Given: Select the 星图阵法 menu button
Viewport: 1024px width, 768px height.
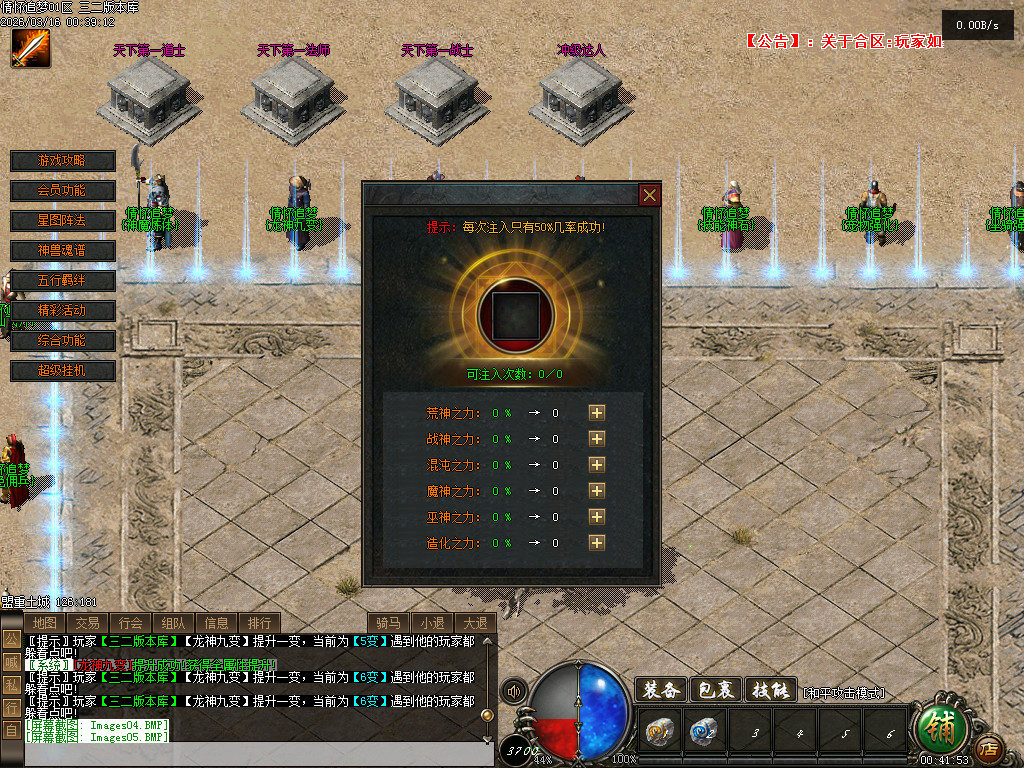Looking at the screenshot, I should (x=62, y=221).
